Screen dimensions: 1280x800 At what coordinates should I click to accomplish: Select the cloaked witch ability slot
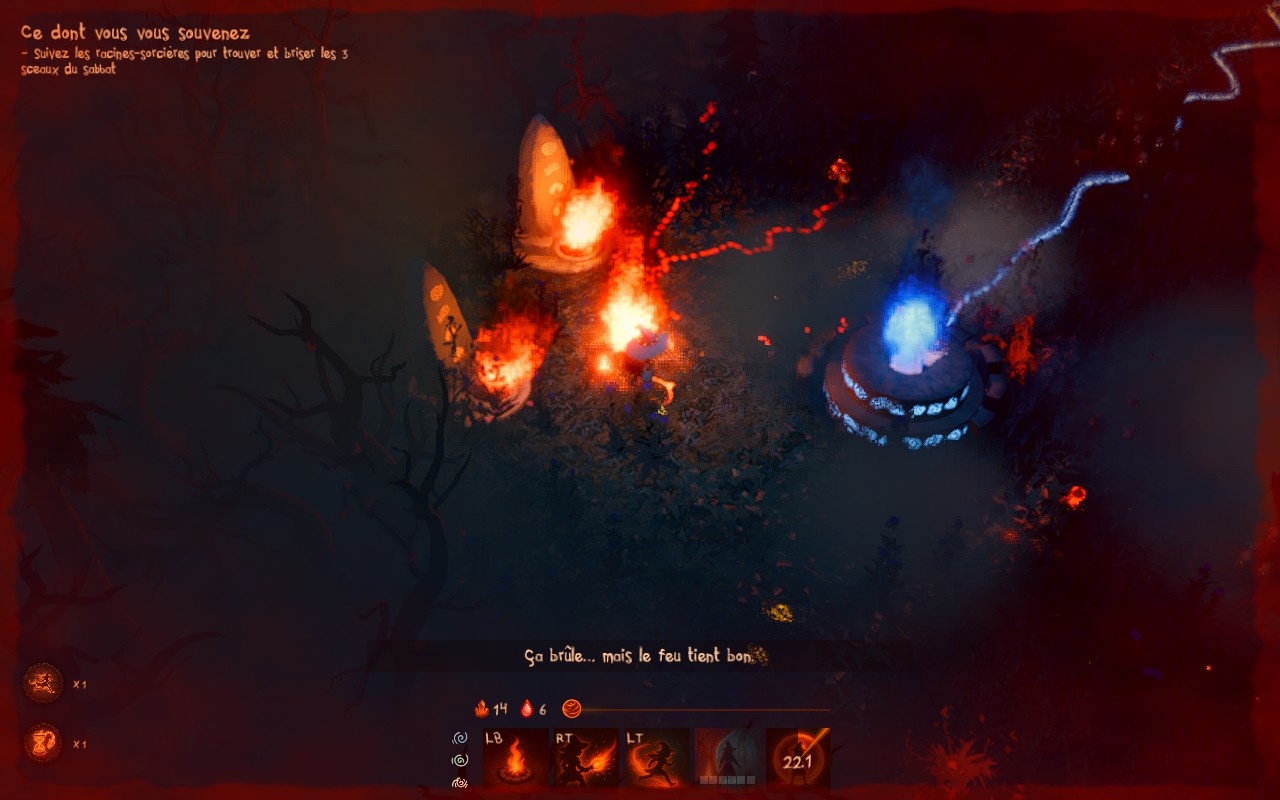point(728,758)
